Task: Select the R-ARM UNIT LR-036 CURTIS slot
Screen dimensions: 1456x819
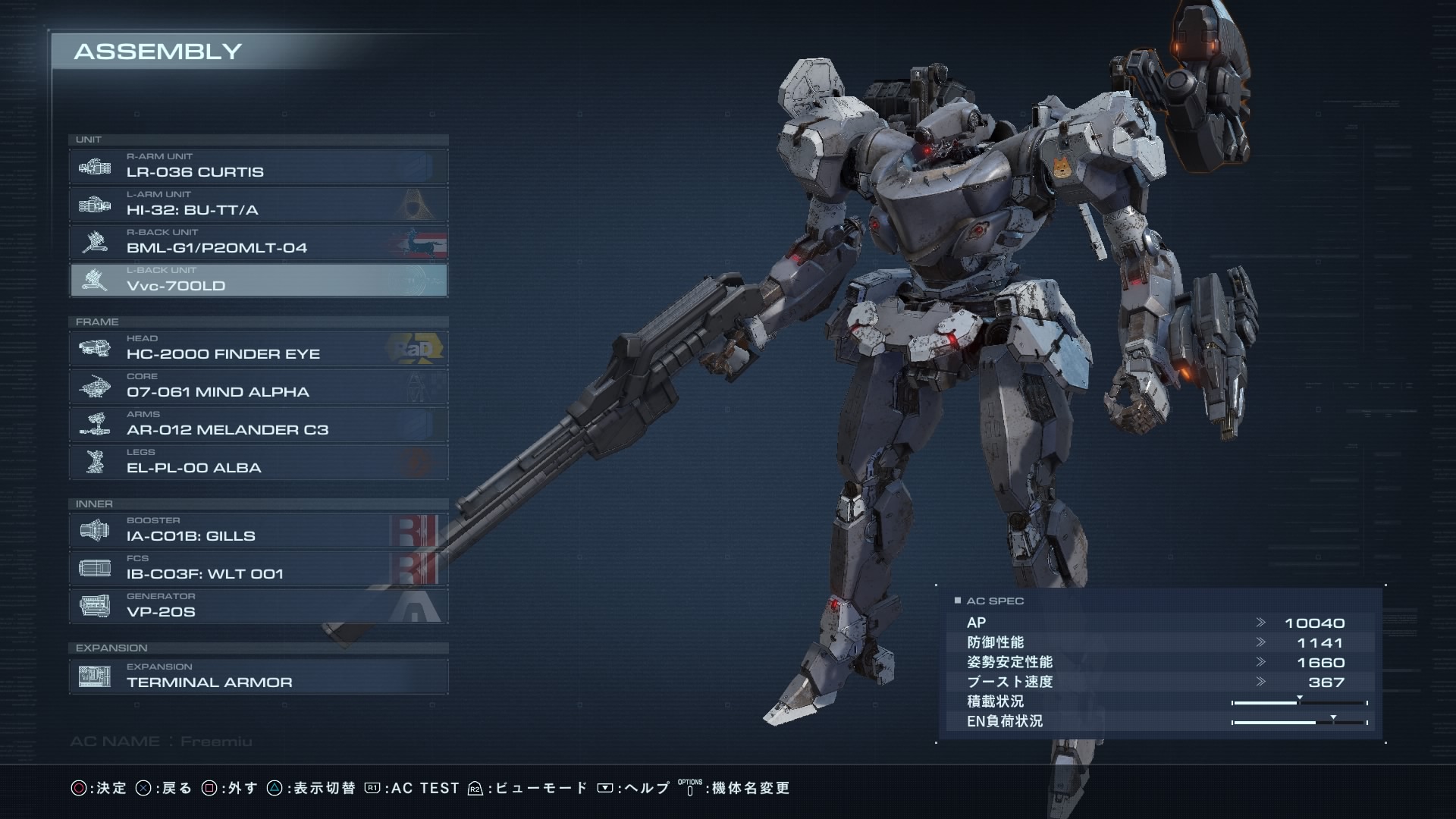Action: point(258,166)
